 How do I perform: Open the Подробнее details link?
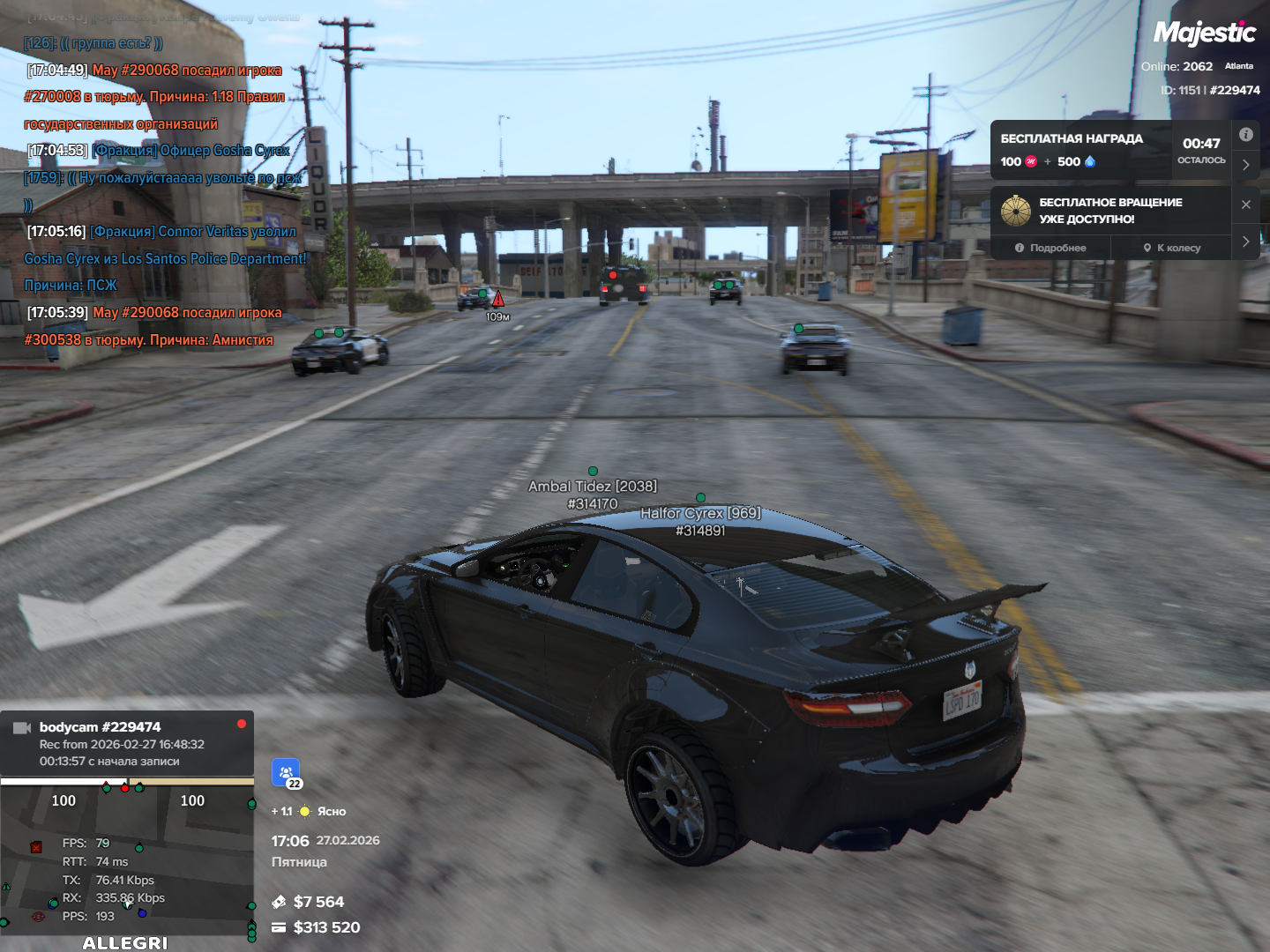point(1050,248)
